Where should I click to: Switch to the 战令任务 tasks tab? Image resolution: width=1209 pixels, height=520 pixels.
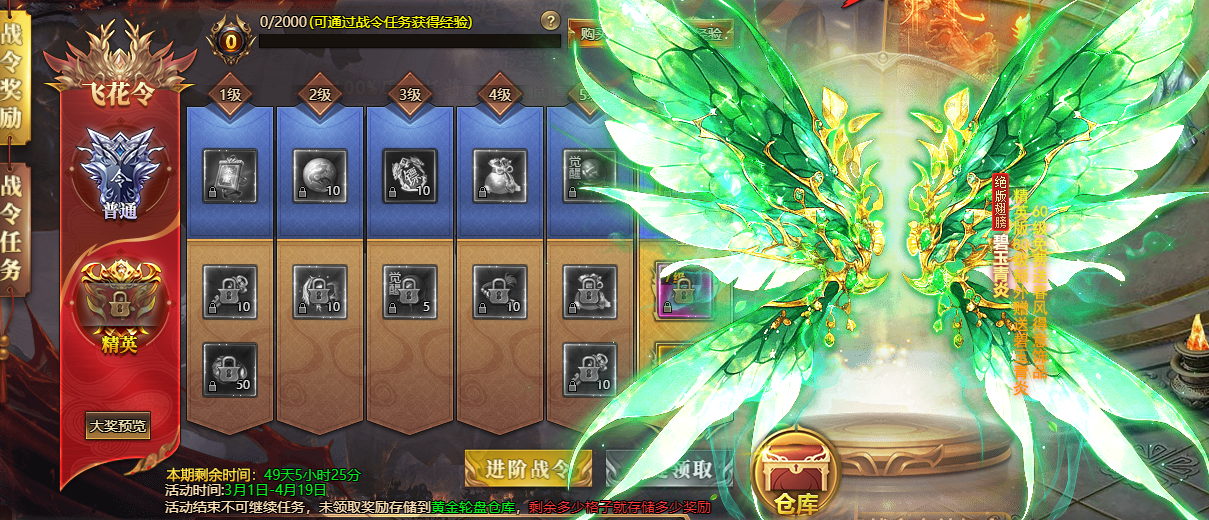click(x=14, y=230)
